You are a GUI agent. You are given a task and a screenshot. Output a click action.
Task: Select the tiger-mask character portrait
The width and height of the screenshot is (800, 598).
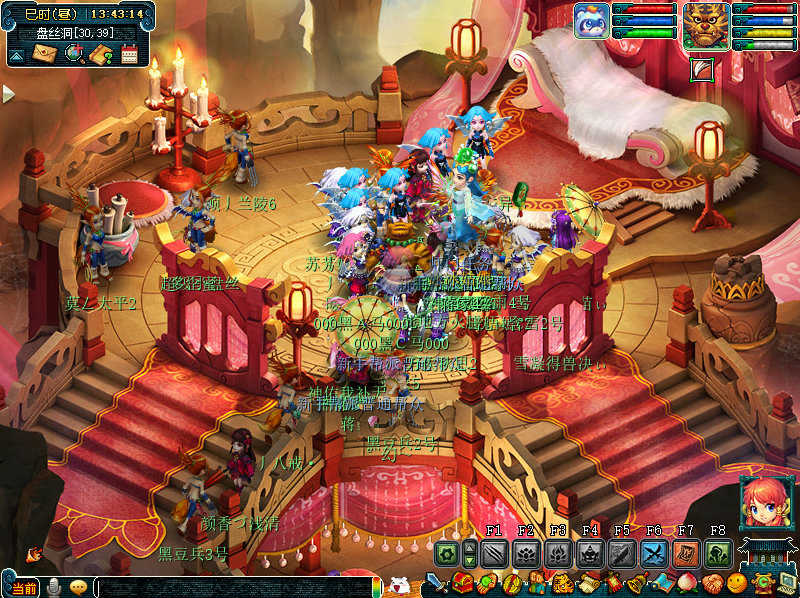706,24
